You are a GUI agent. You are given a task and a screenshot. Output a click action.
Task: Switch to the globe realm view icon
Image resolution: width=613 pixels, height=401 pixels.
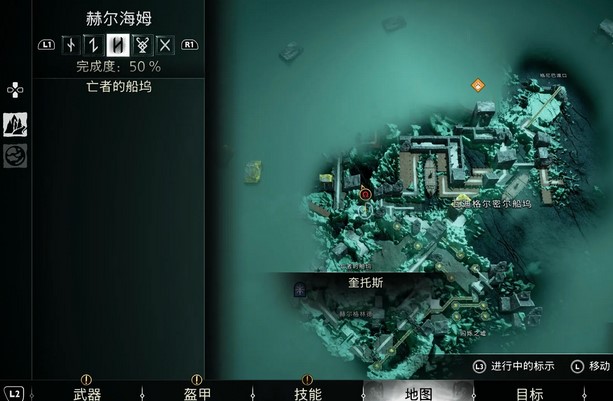(15, 155)
